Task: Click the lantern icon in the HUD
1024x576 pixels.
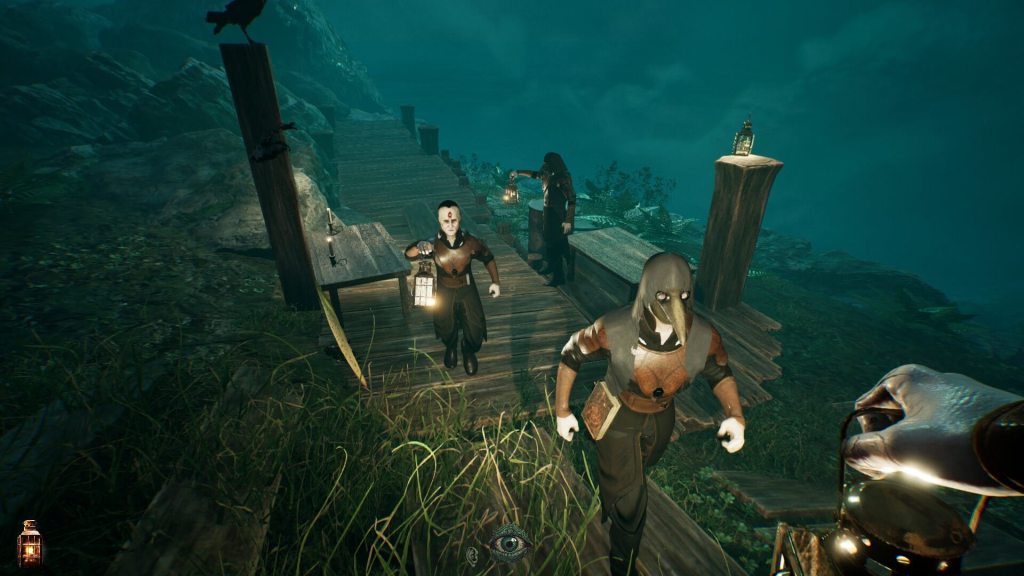Action: (29, 542)
